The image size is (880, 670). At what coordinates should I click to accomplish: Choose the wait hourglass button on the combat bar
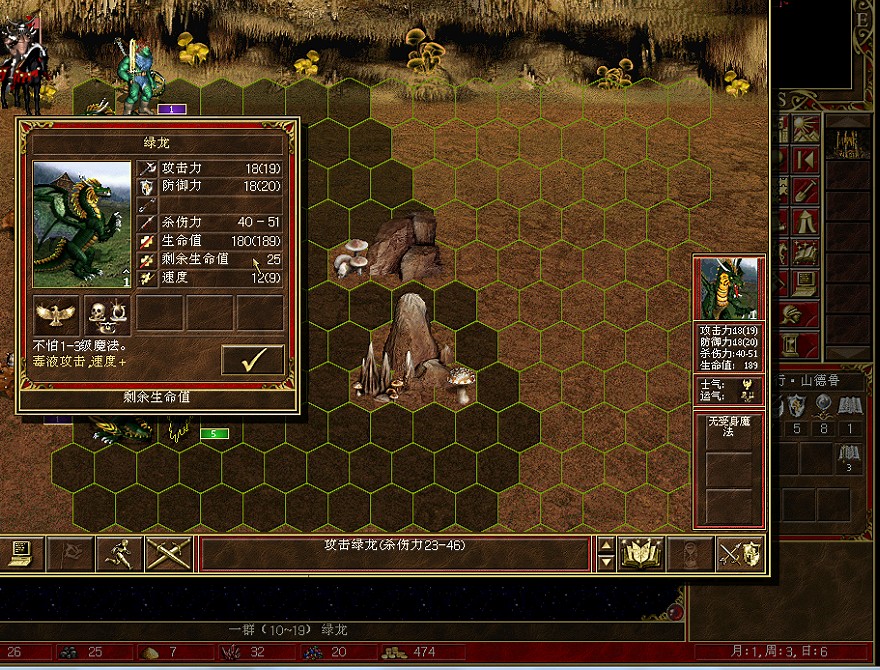pyautogui.click(x=691, y=553)
